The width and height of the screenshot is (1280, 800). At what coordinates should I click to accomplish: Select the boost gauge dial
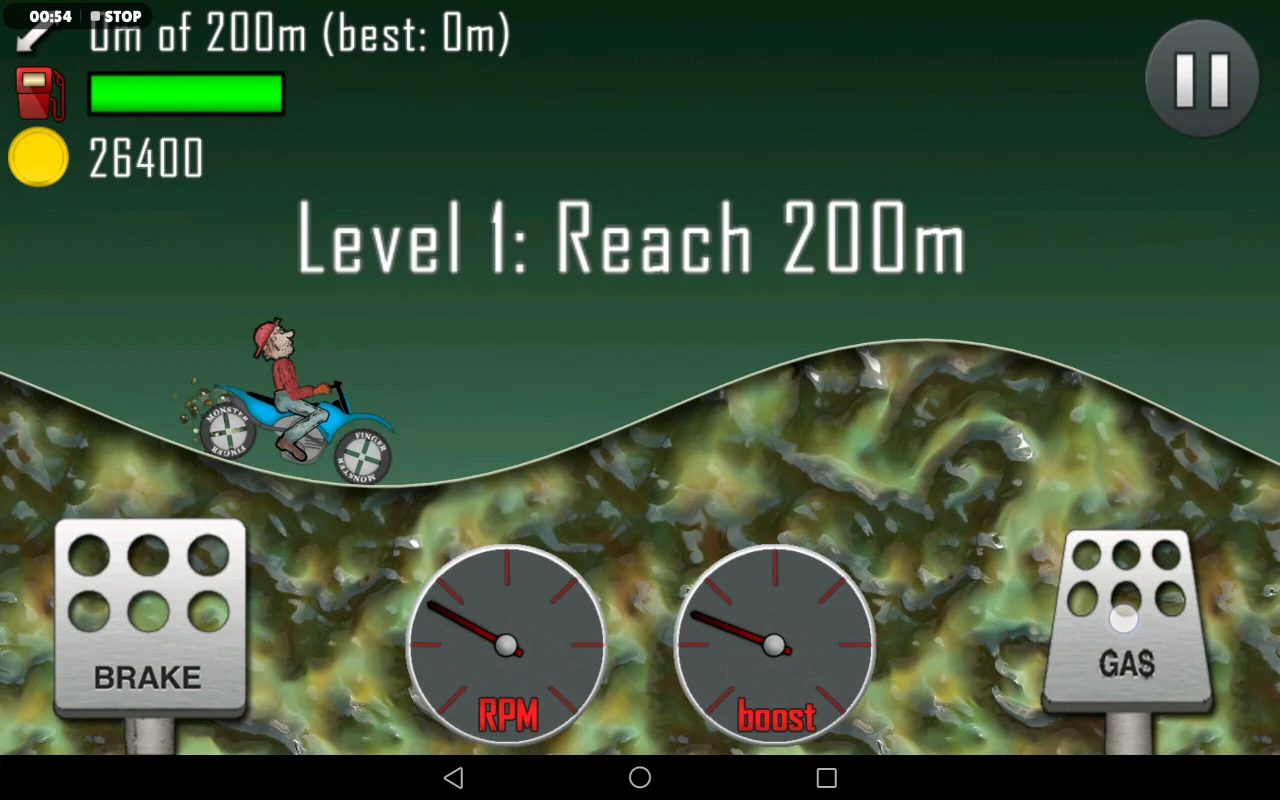[x=775, y=645]
